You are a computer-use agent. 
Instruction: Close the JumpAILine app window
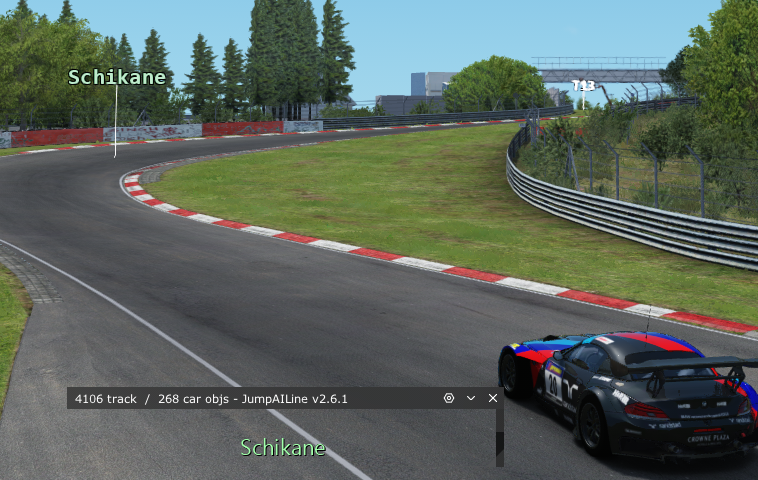coord(493,398)
